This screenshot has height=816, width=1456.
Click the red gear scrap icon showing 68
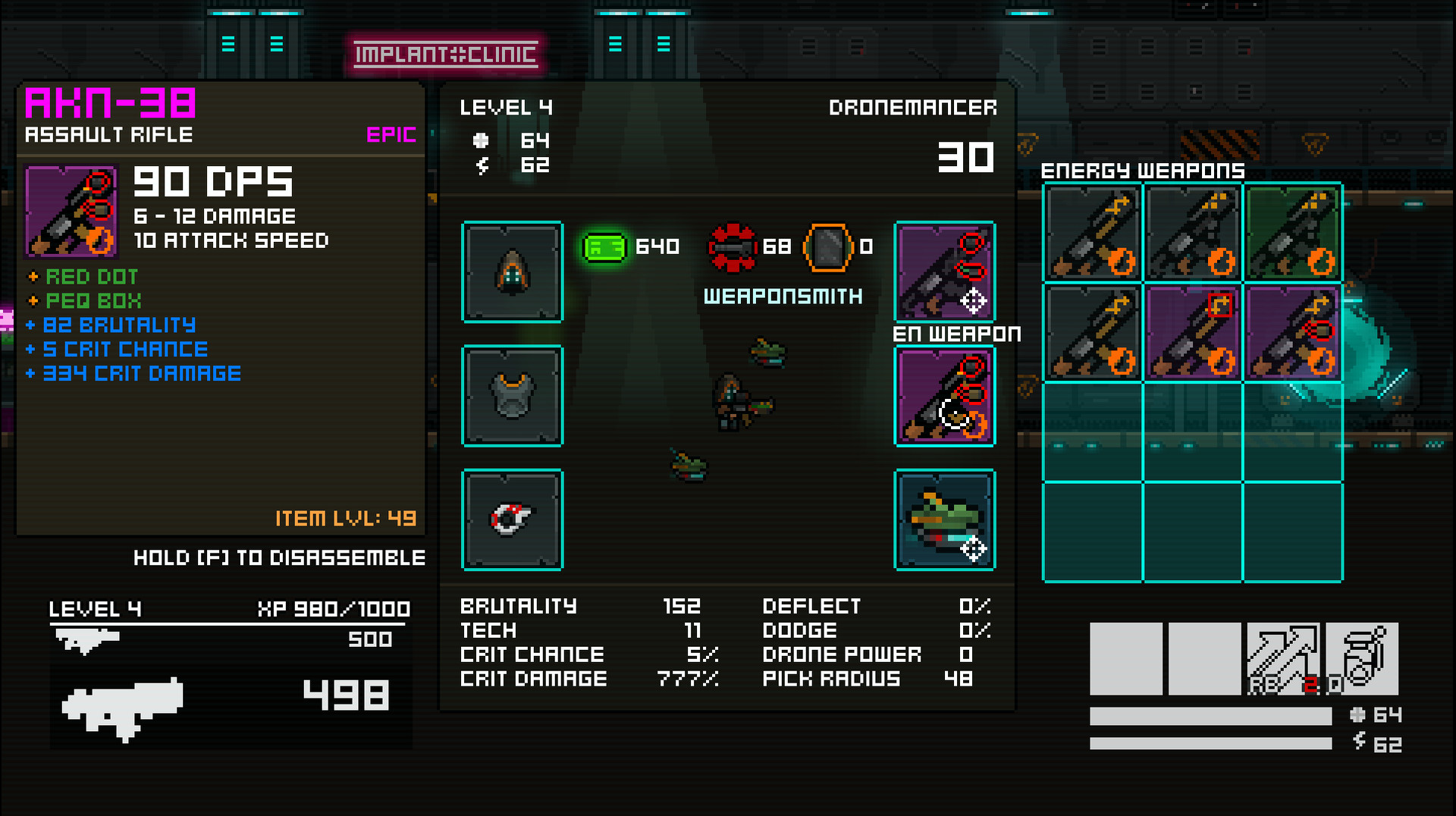(x=732, y=246)
